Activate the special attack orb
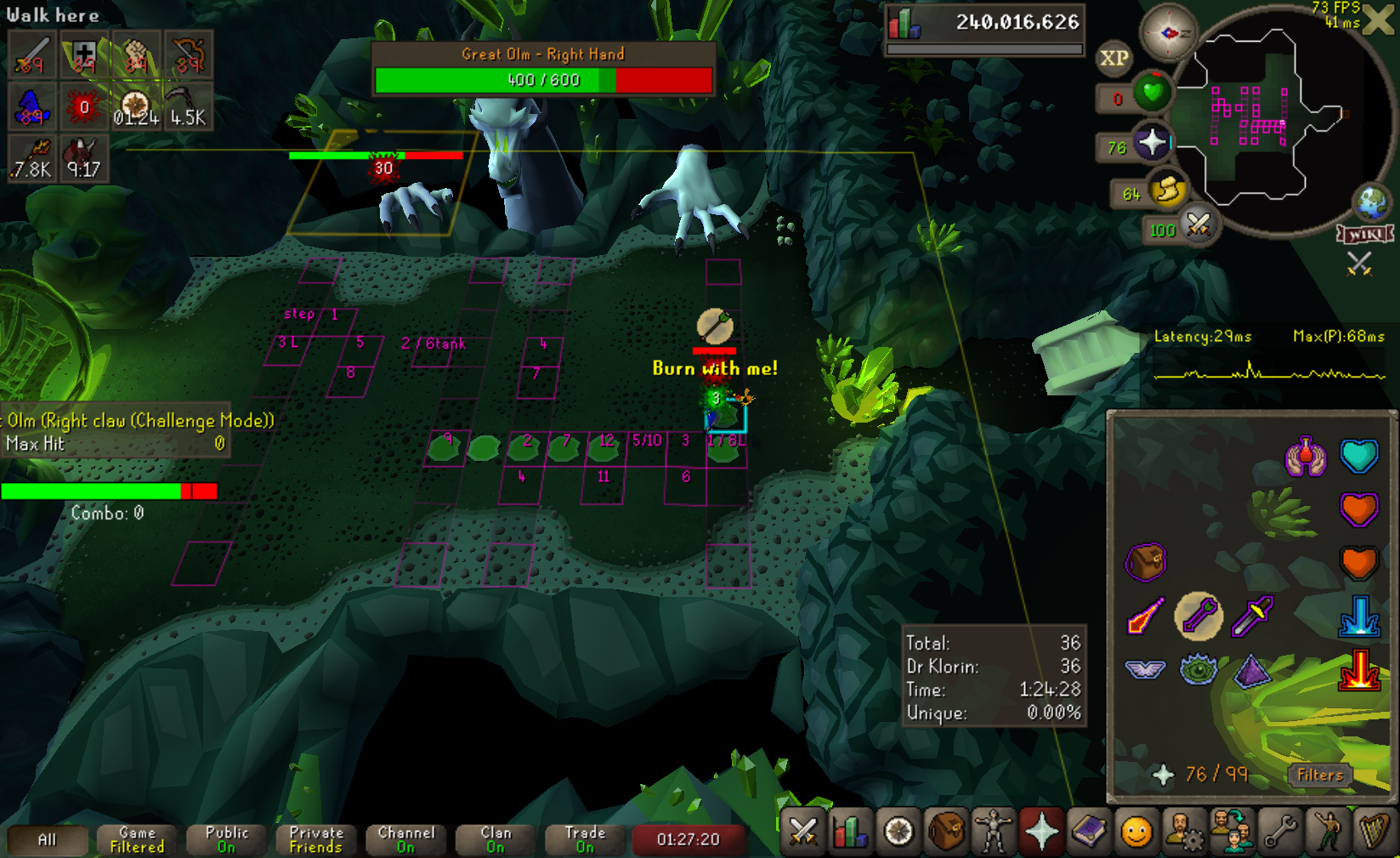Viewport: 1400px width, 858px height. click(1198, 225)
